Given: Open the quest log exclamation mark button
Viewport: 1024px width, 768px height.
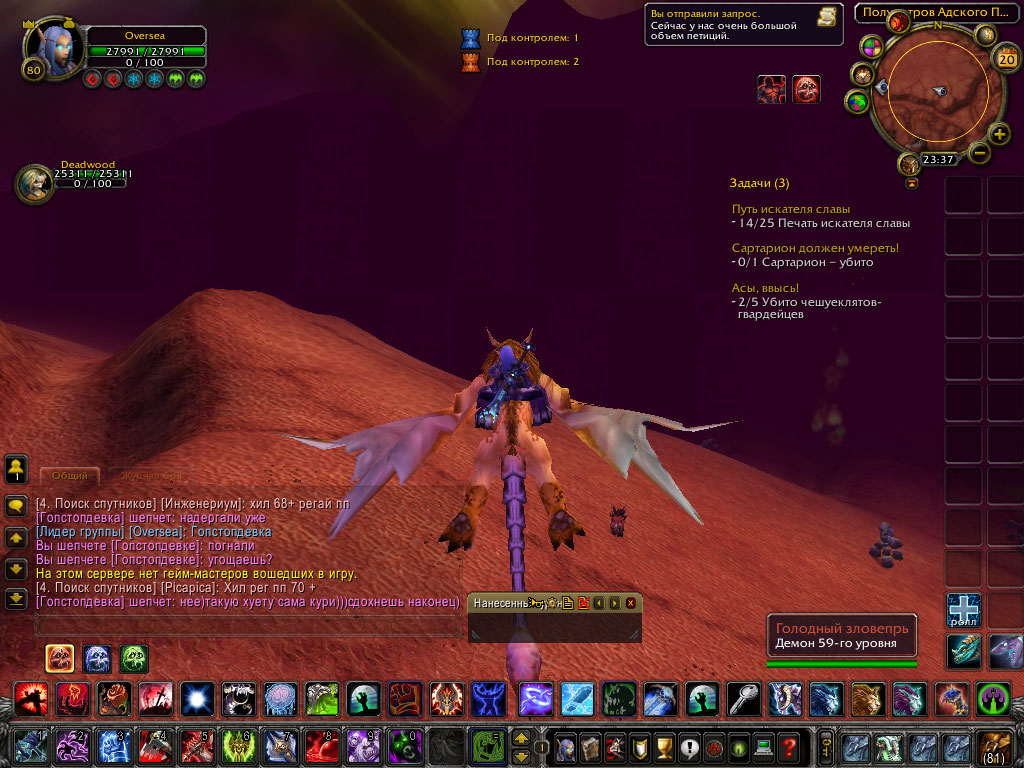Looking at the screenshot, I should 688,746.
